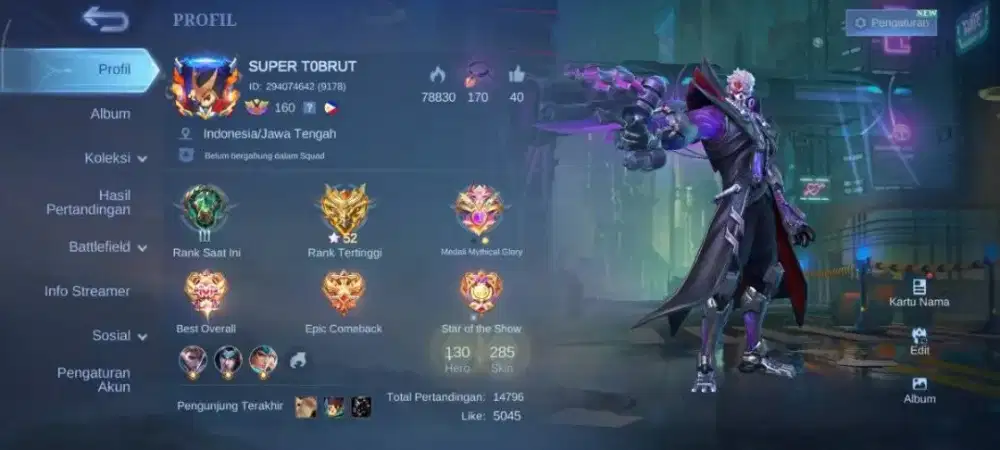Open Hasil Pertandingan match history
This screenshot has height=450, width=1000.
coord(89,202)
